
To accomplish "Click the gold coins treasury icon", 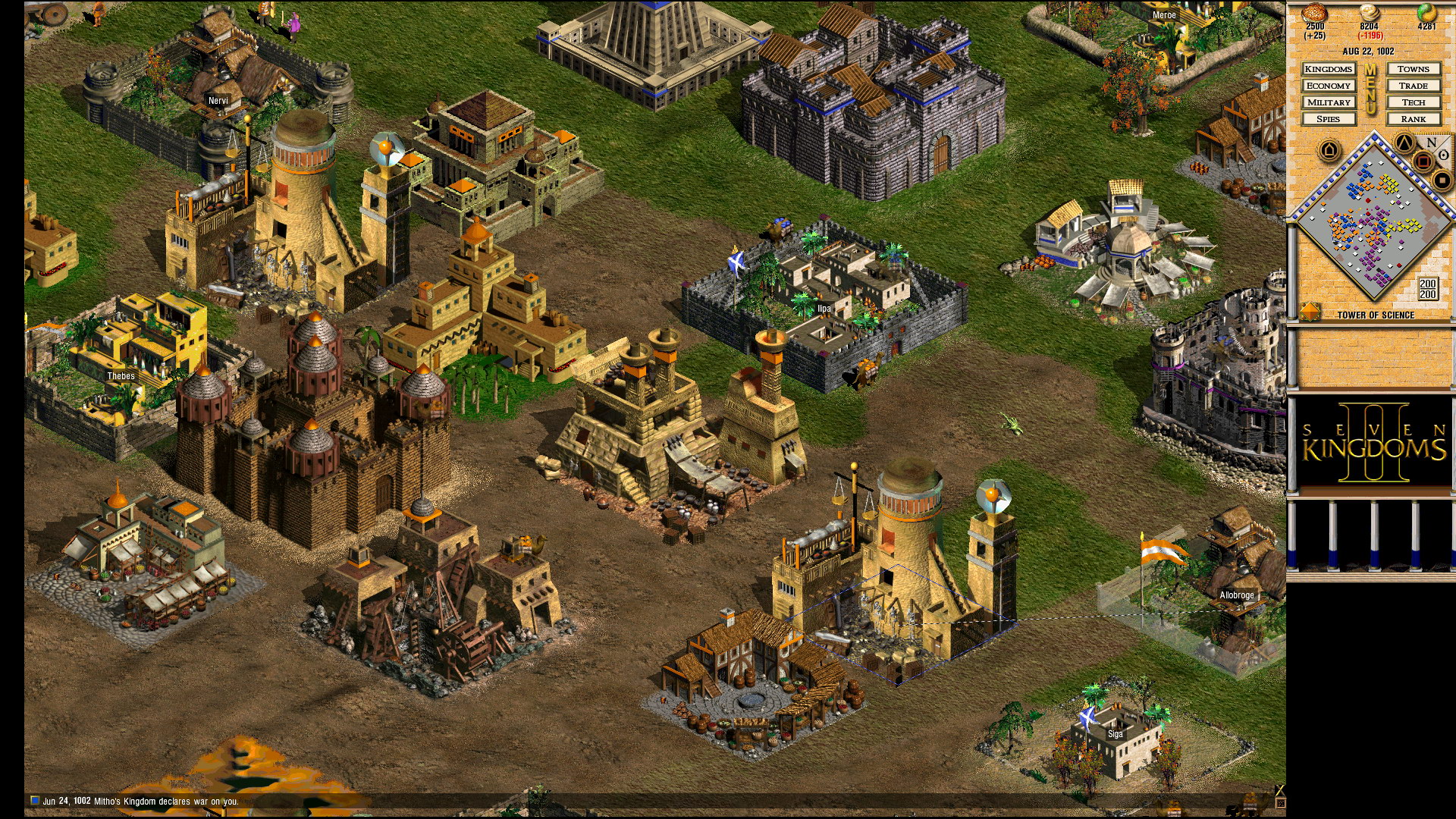I will (x=1370, y=13).
